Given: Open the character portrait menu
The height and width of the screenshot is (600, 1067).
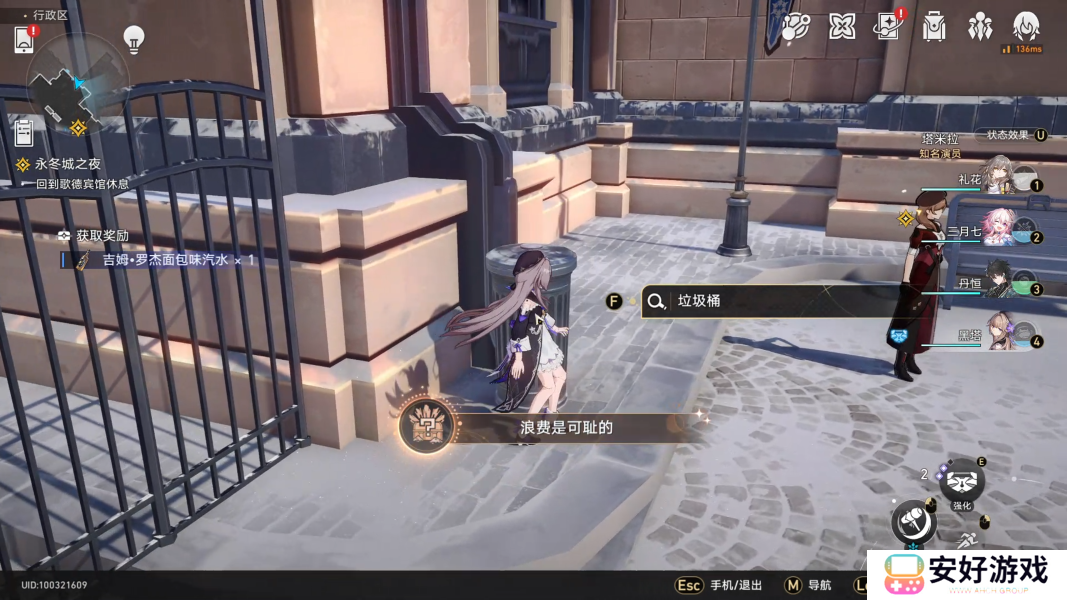Looking at the screenshot, I should point(1026,27).
